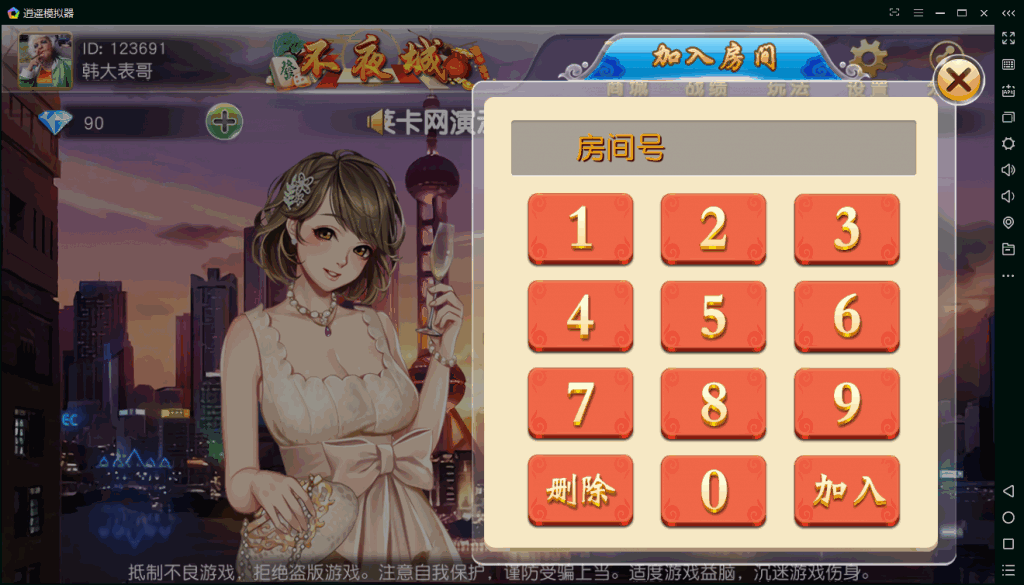Viewport: 1024px width, 585px height.
Task: Select digit 5 on the keypad
Action: [713, 316]
